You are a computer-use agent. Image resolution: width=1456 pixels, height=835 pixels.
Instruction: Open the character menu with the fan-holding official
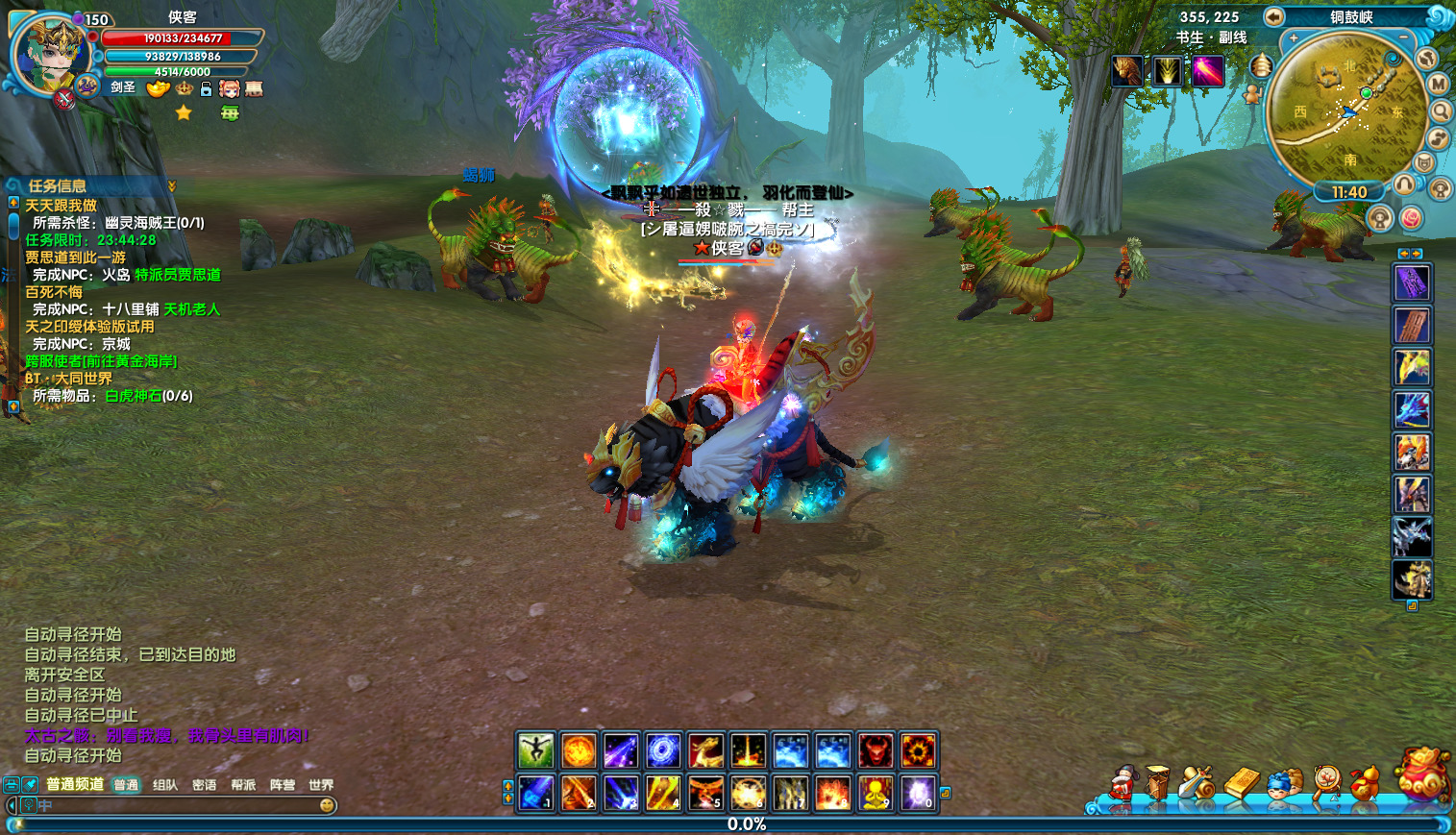pyautogui.click(x=1122, y=784)
